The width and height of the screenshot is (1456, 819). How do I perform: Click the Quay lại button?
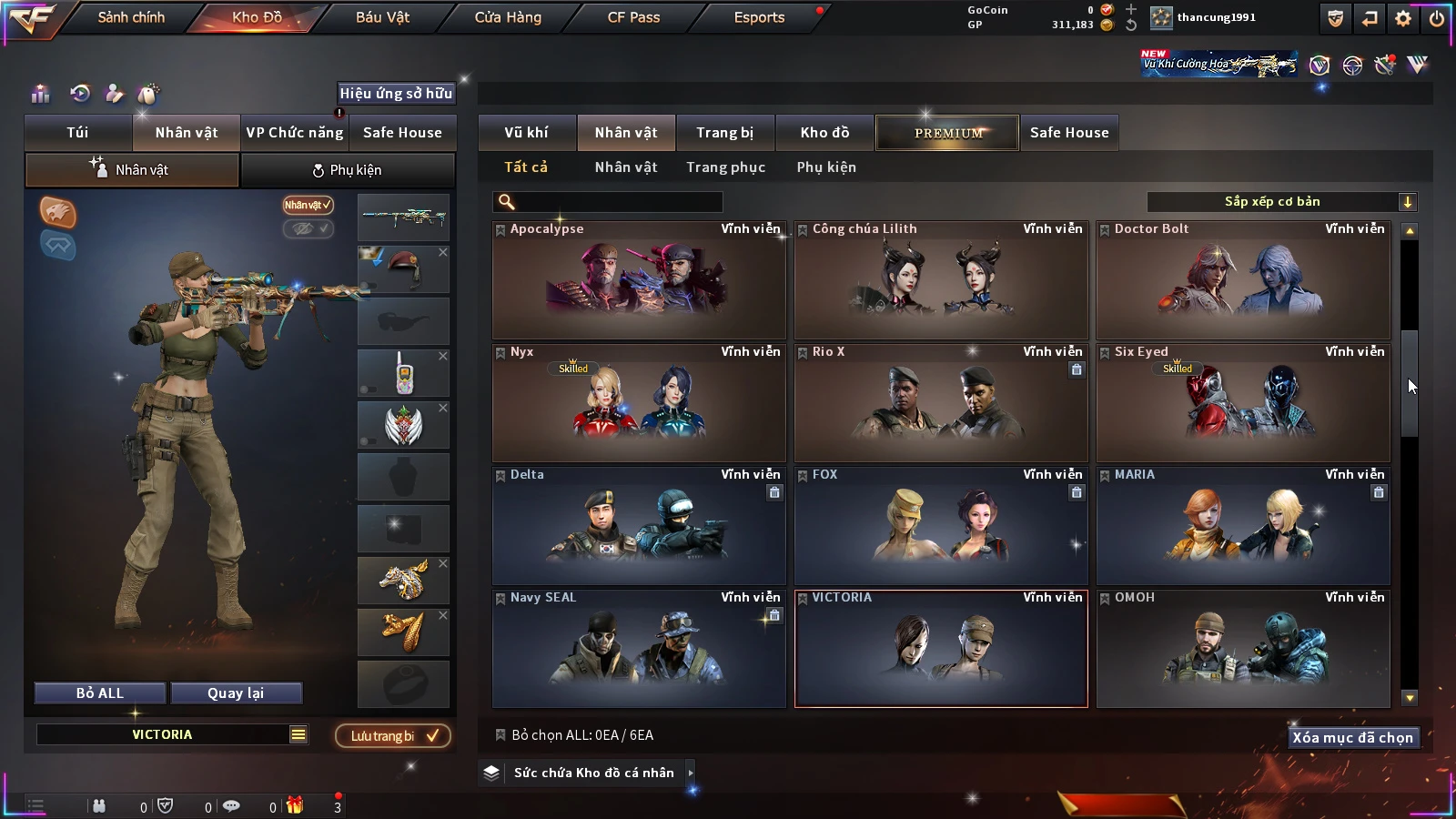tap(236, 693)
